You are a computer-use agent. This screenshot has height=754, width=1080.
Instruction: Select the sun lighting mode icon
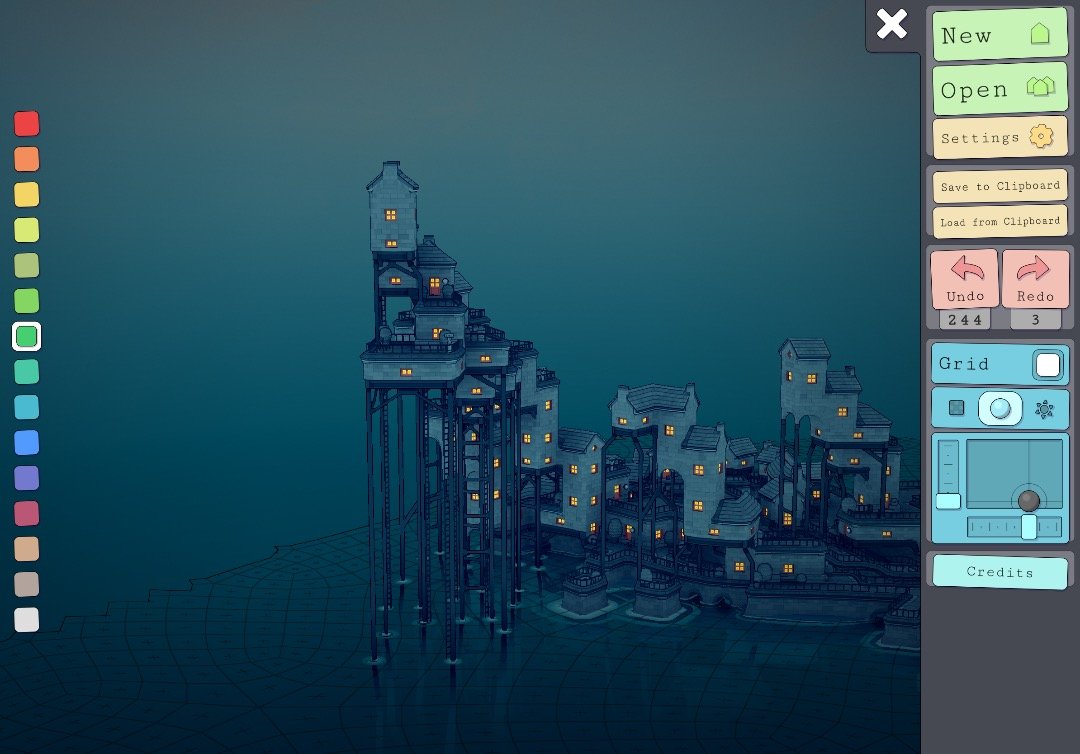pos(1044,408)
